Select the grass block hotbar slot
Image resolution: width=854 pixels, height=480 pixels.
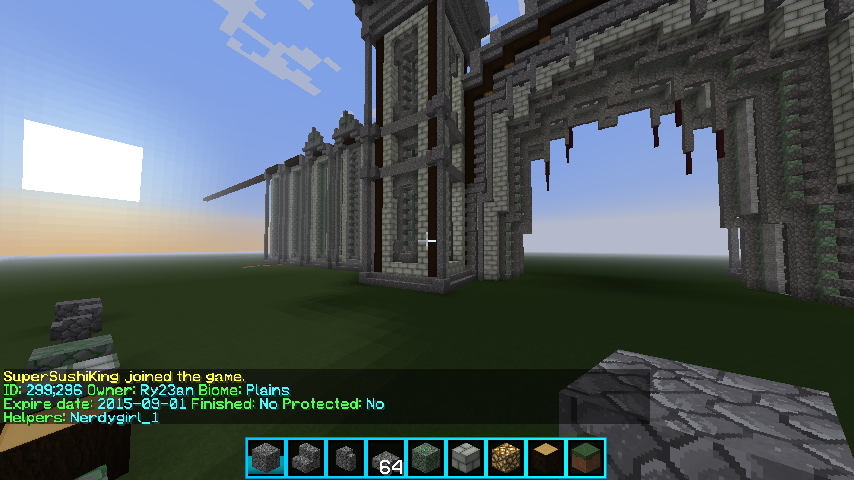(585, 458)
